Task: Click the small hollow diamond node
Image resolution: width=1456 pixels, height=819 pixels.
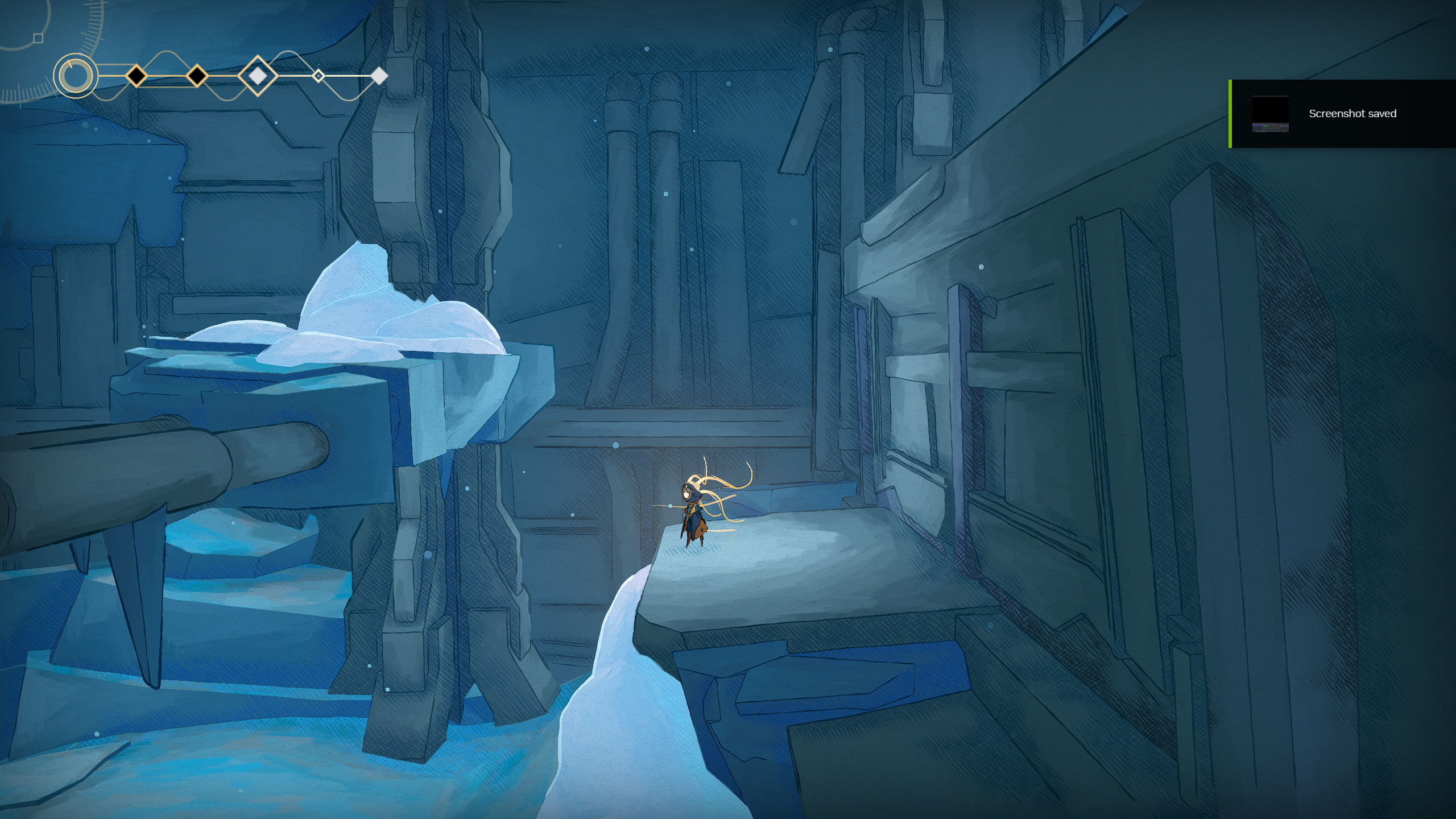Action: [319, 76]
